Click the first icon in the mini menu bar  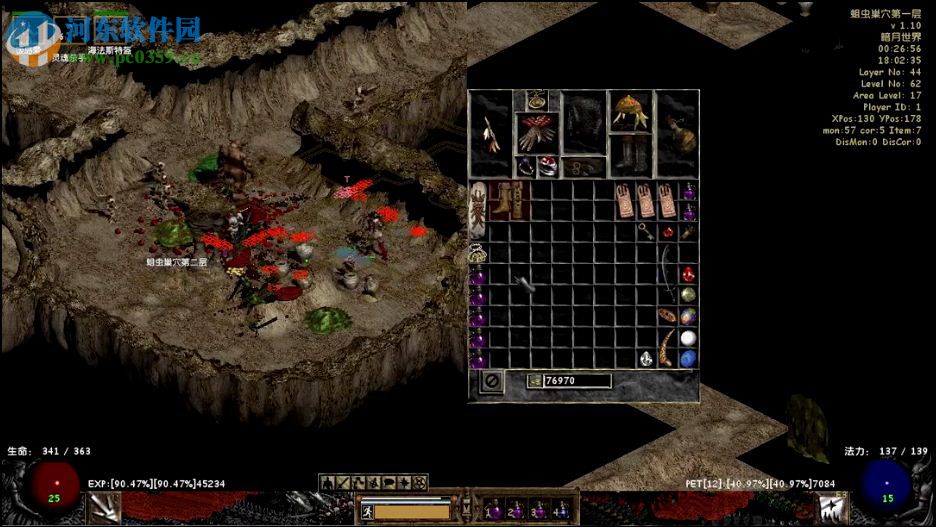coord(327,483)
